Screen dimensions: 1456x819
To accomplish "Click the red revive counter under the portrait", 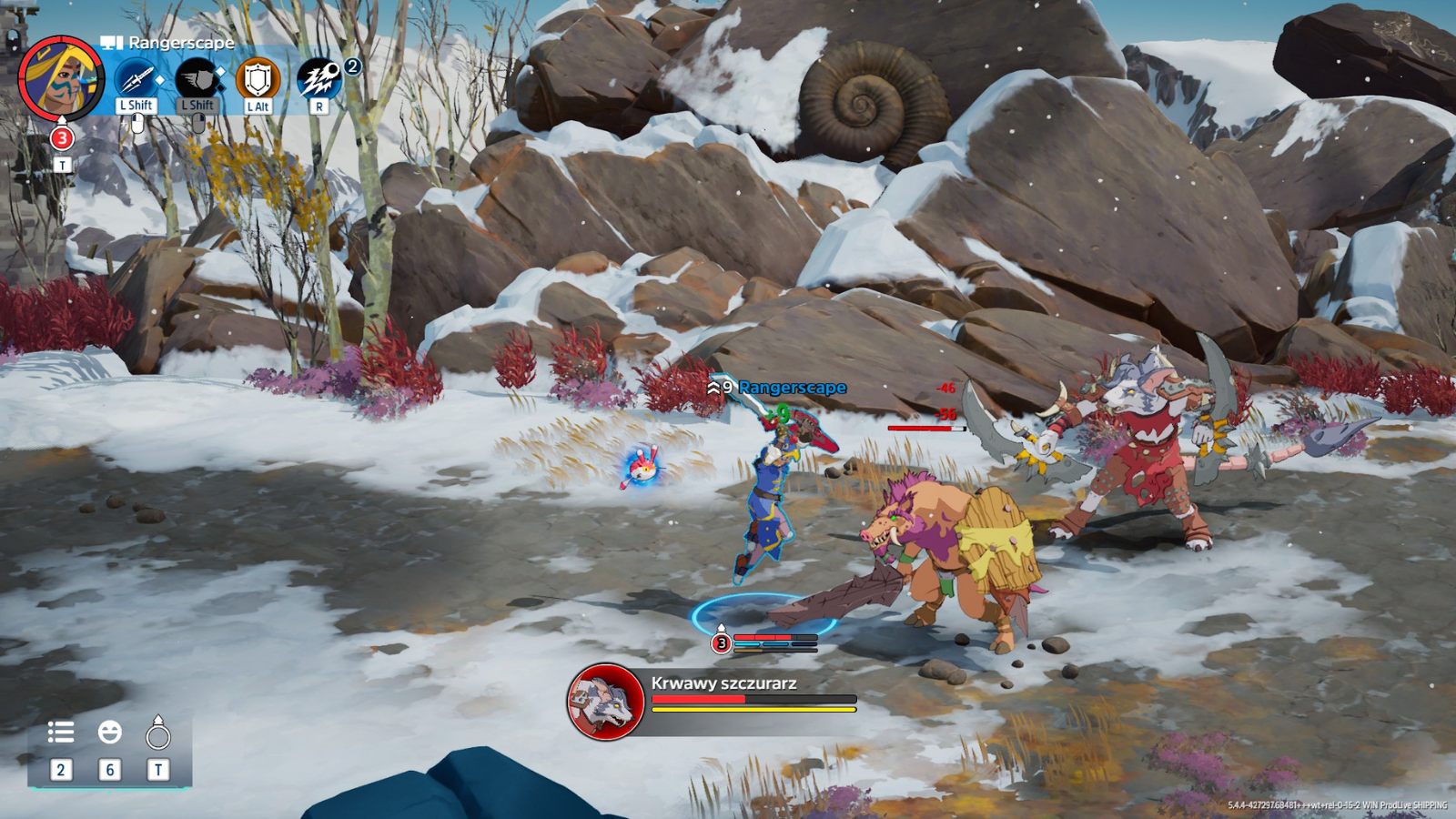I will [x=62, y=138].
